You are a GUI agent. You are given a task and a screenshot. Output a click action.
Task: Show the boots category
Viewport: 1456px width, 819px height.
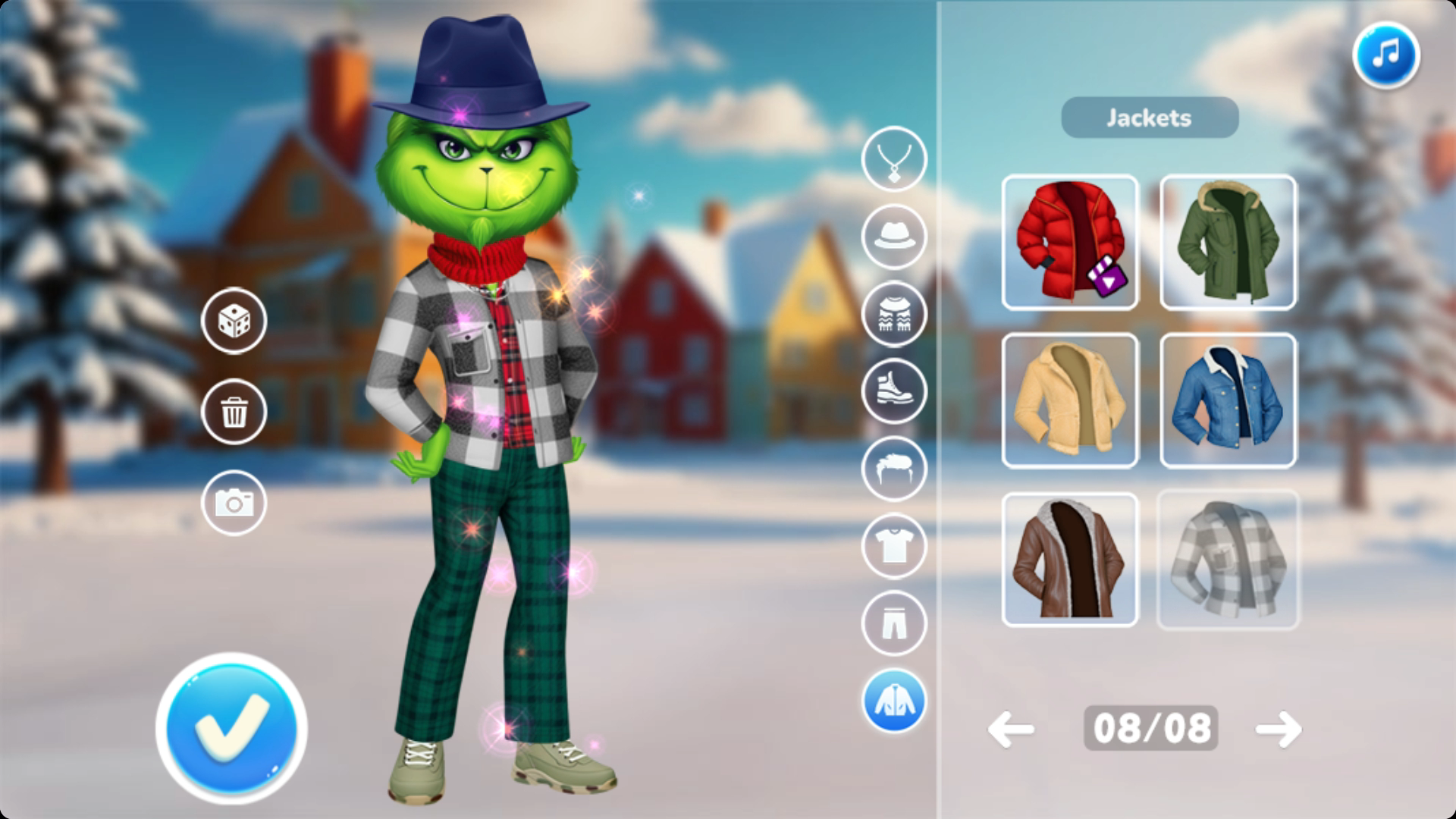click(894, 391)
